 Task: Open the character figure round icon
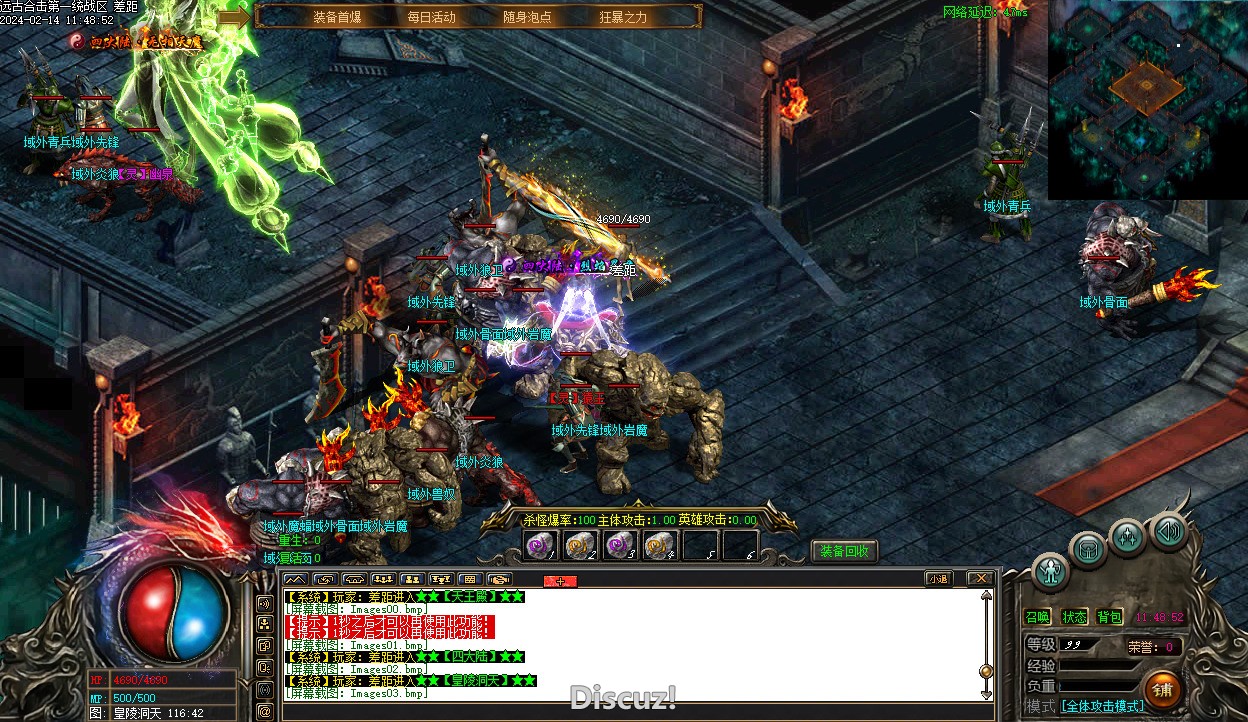tap(1050, 570)
